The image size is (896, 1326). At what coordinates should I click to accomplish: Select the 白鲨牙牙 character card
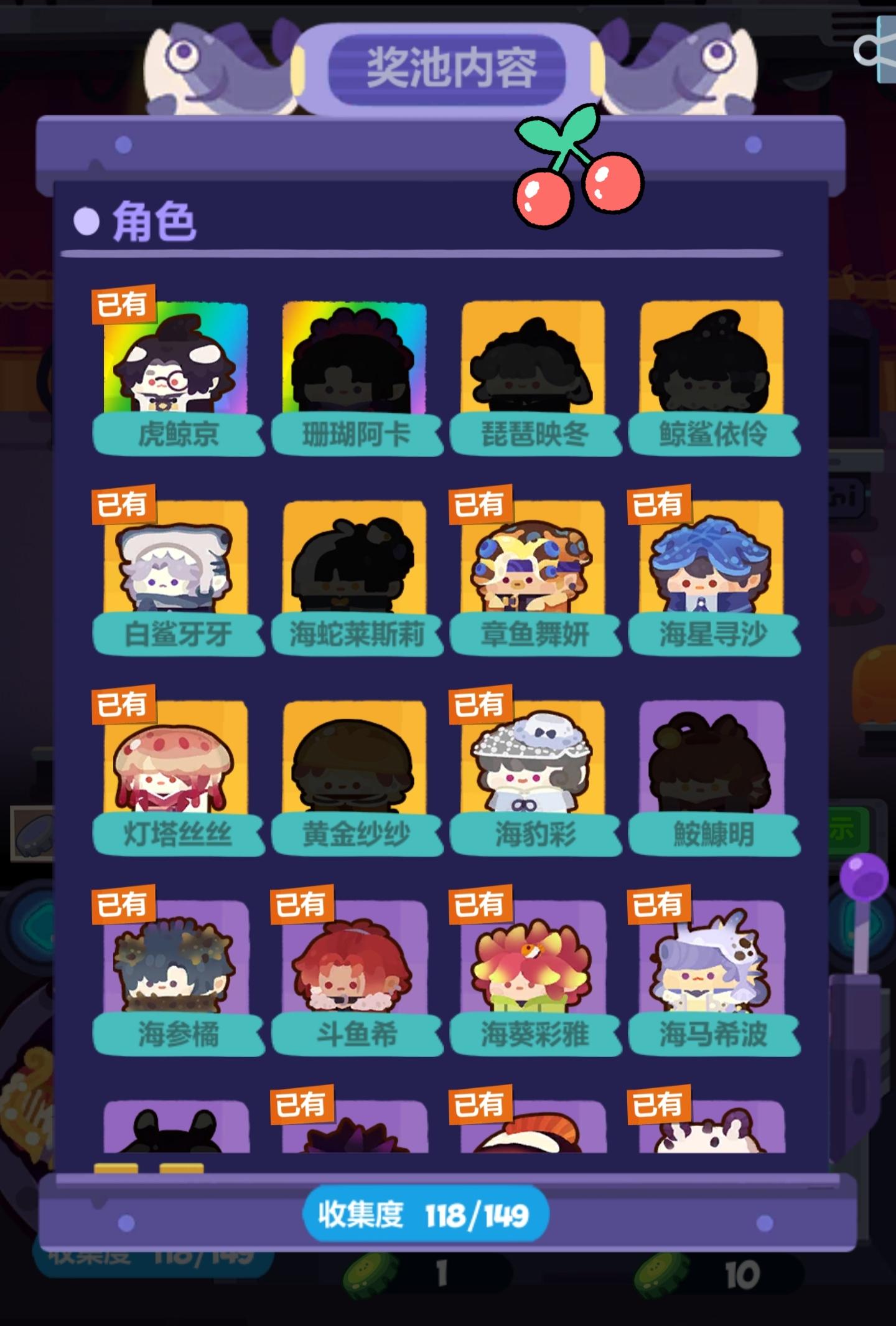tap(176, 573)
